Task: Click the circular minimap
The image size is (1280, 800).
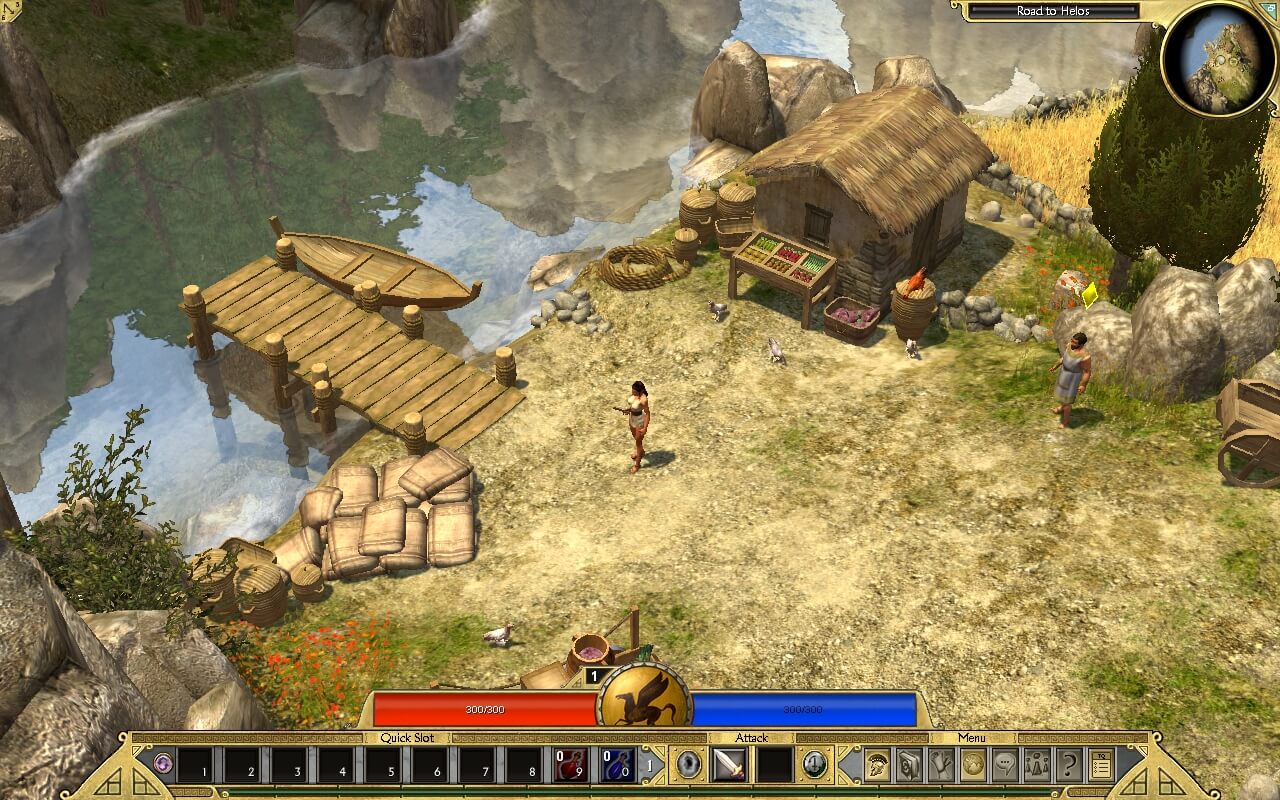Action: point(1218,59)
